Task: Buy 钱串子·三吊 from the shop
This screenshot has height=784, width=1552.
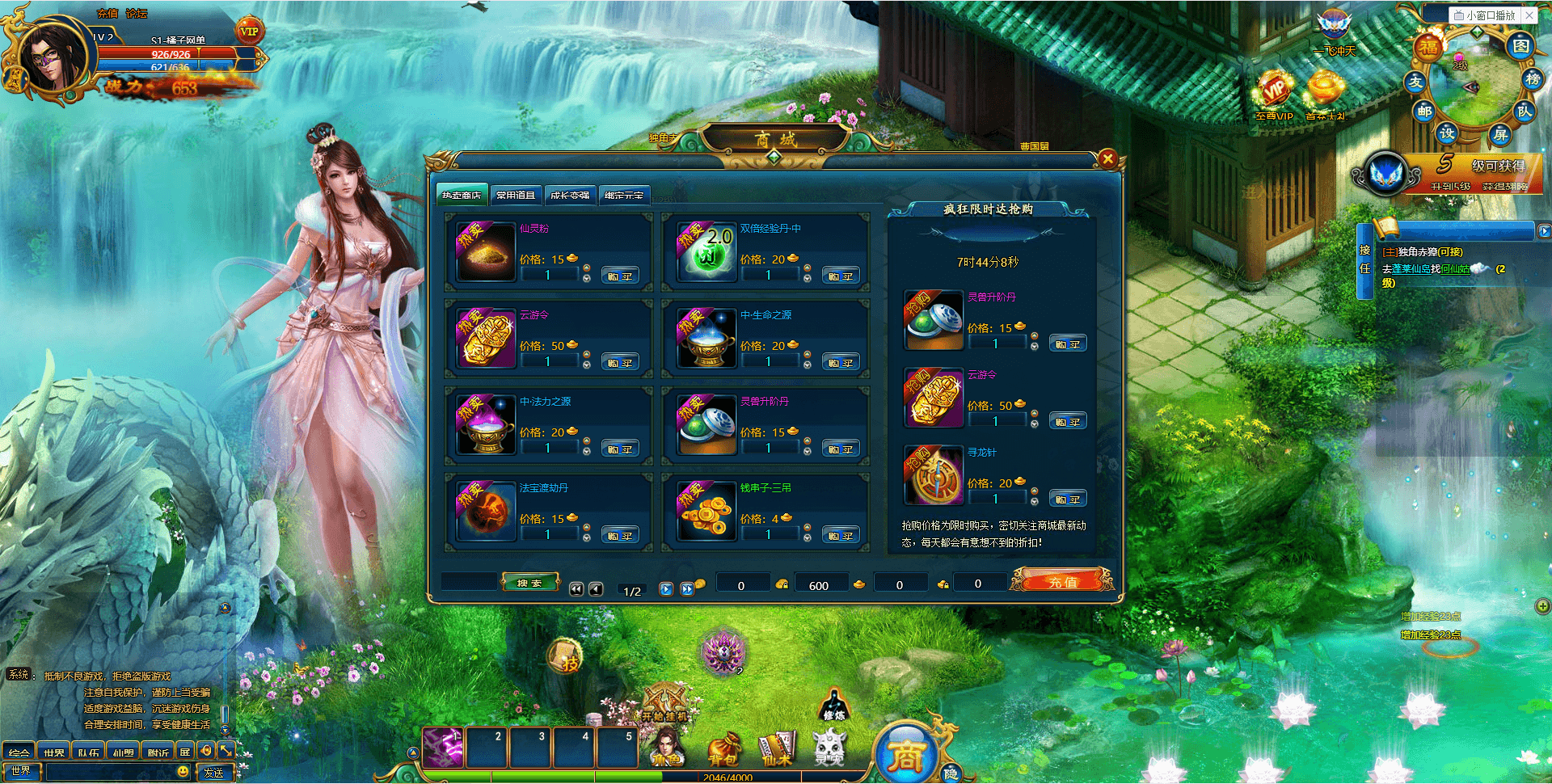Action: point(841,536)
